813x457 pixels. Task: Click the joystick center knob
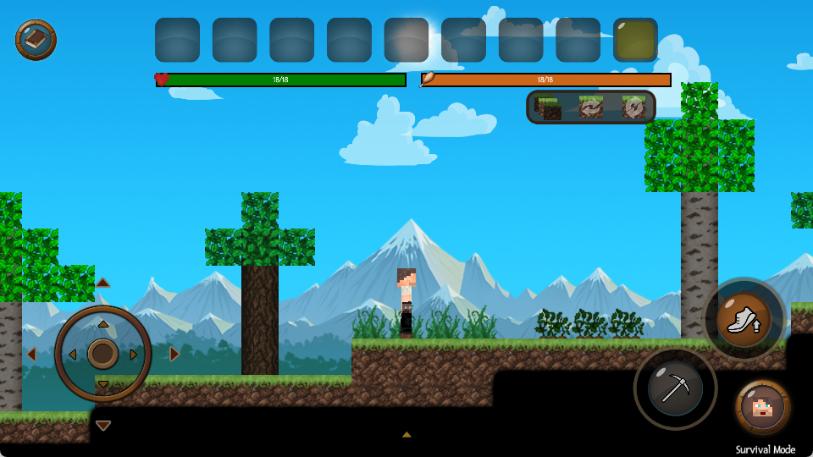(x=103, y=353)
